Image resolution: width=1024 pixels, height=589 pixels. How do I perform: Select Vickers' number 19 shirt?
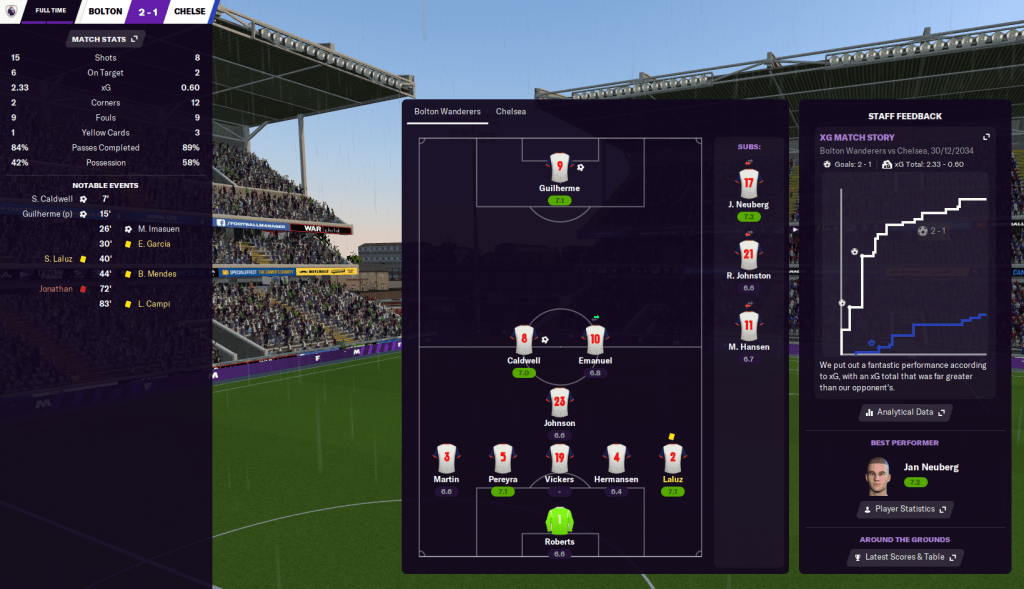pos(559,458)
